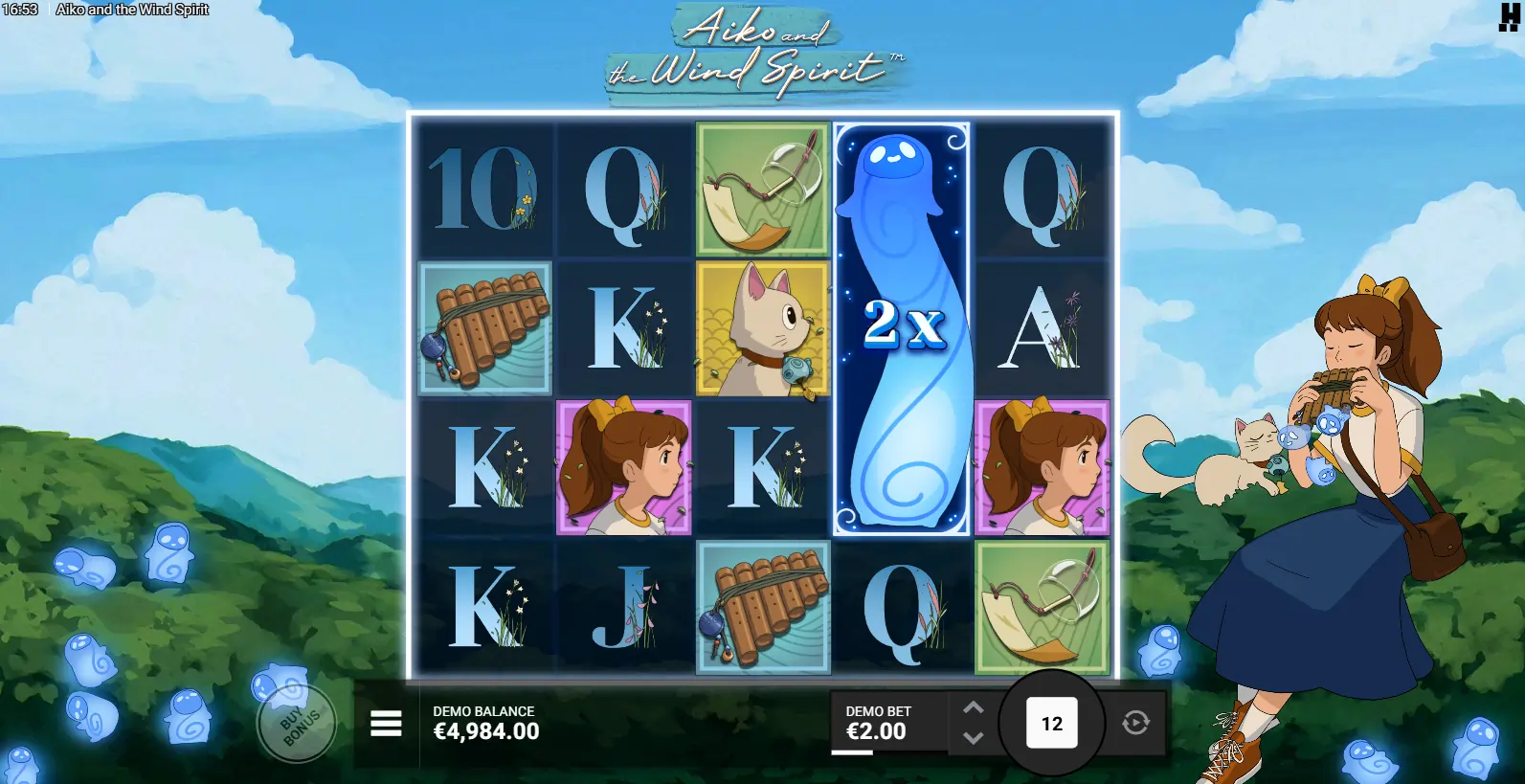Viewport: 1525px width, 784px height.
Task: Open the autoplay settings
Action: click(x=1135, y=723)
